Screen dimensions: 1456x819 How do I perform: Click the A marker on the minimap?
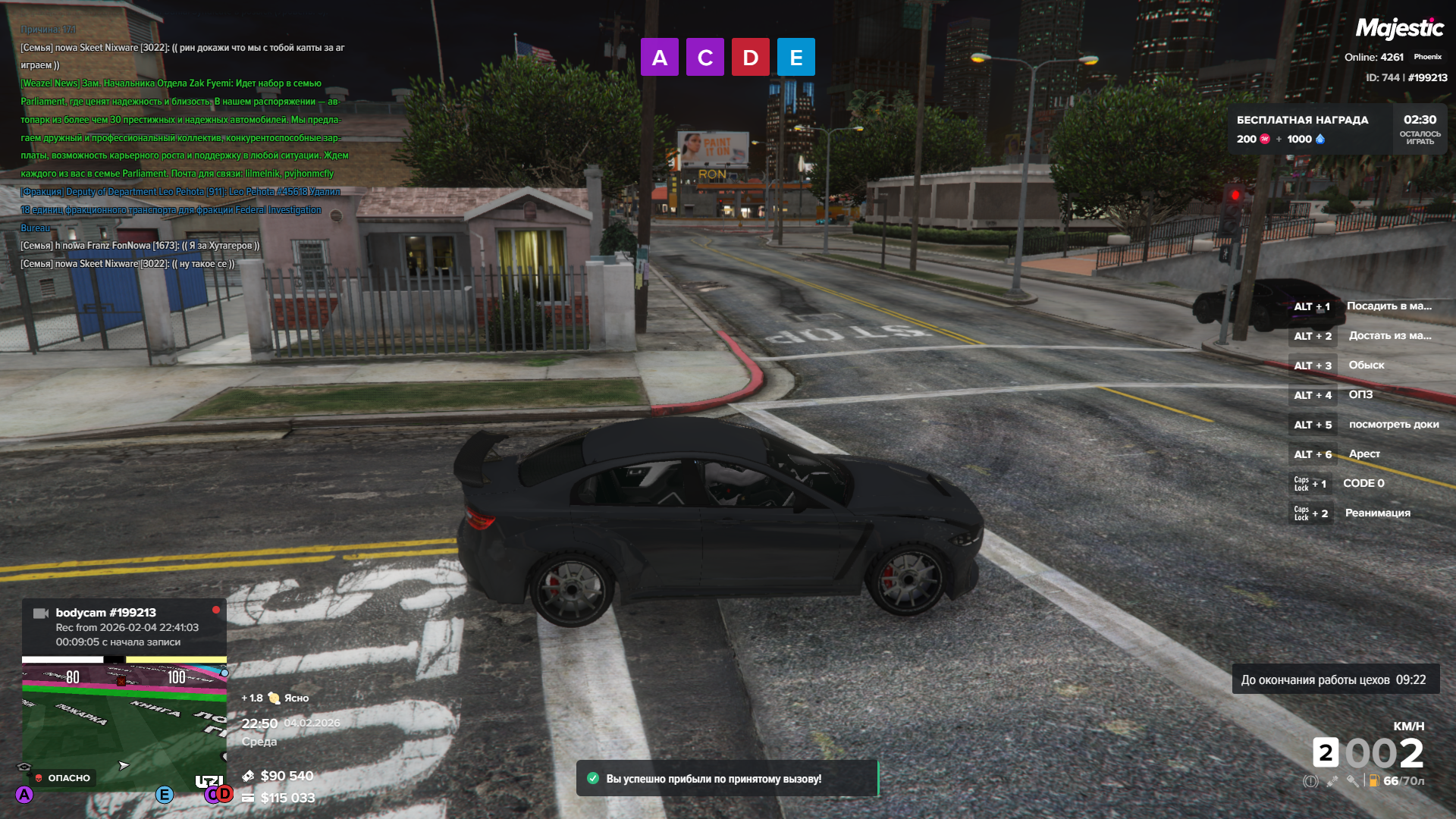[24, 795]
